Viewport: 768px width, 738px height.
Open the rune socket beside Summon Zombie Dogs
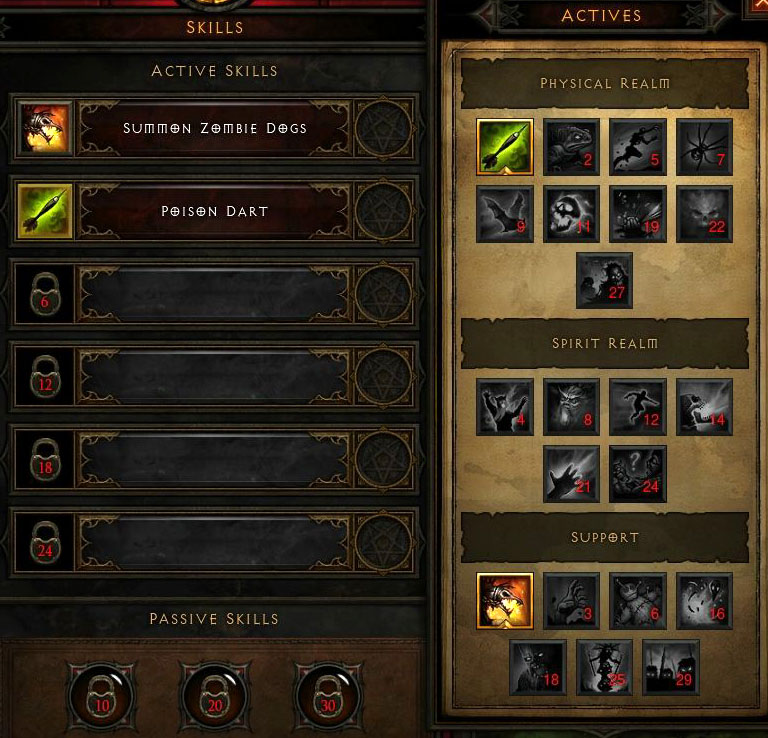383,128
